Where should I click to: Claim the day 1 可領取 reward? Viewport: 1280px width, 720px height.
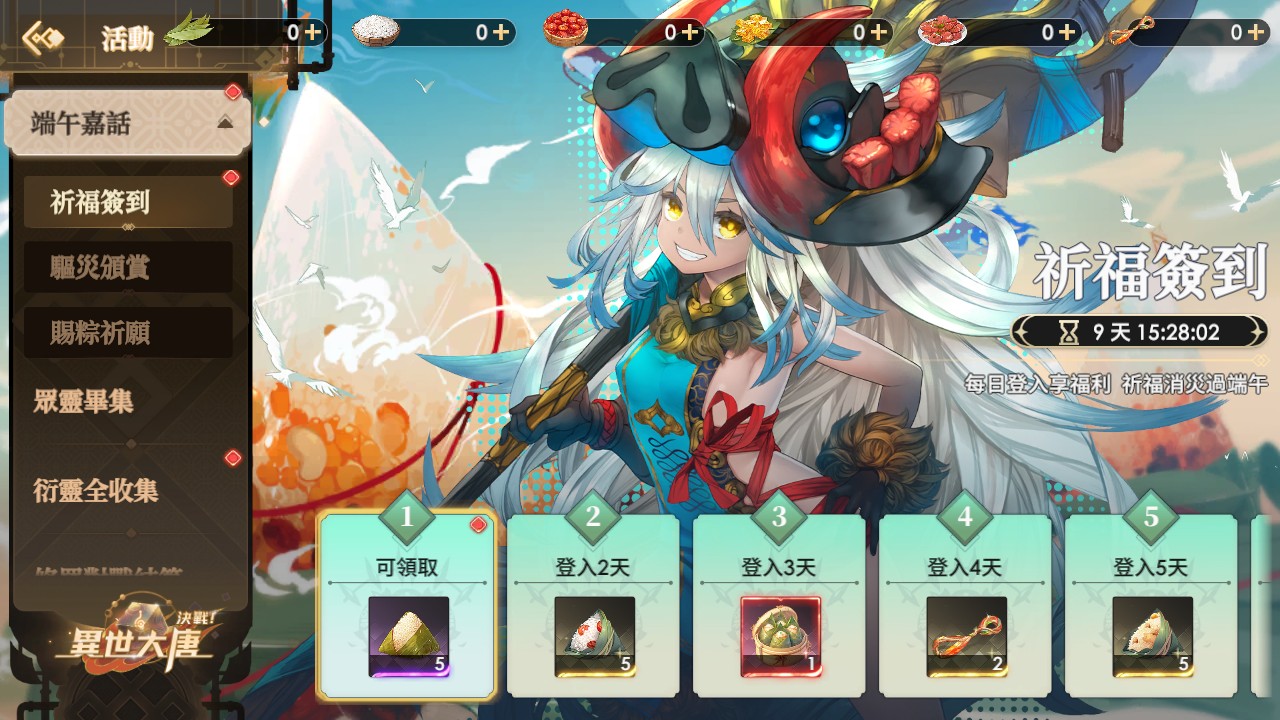(x=407, y=605)
